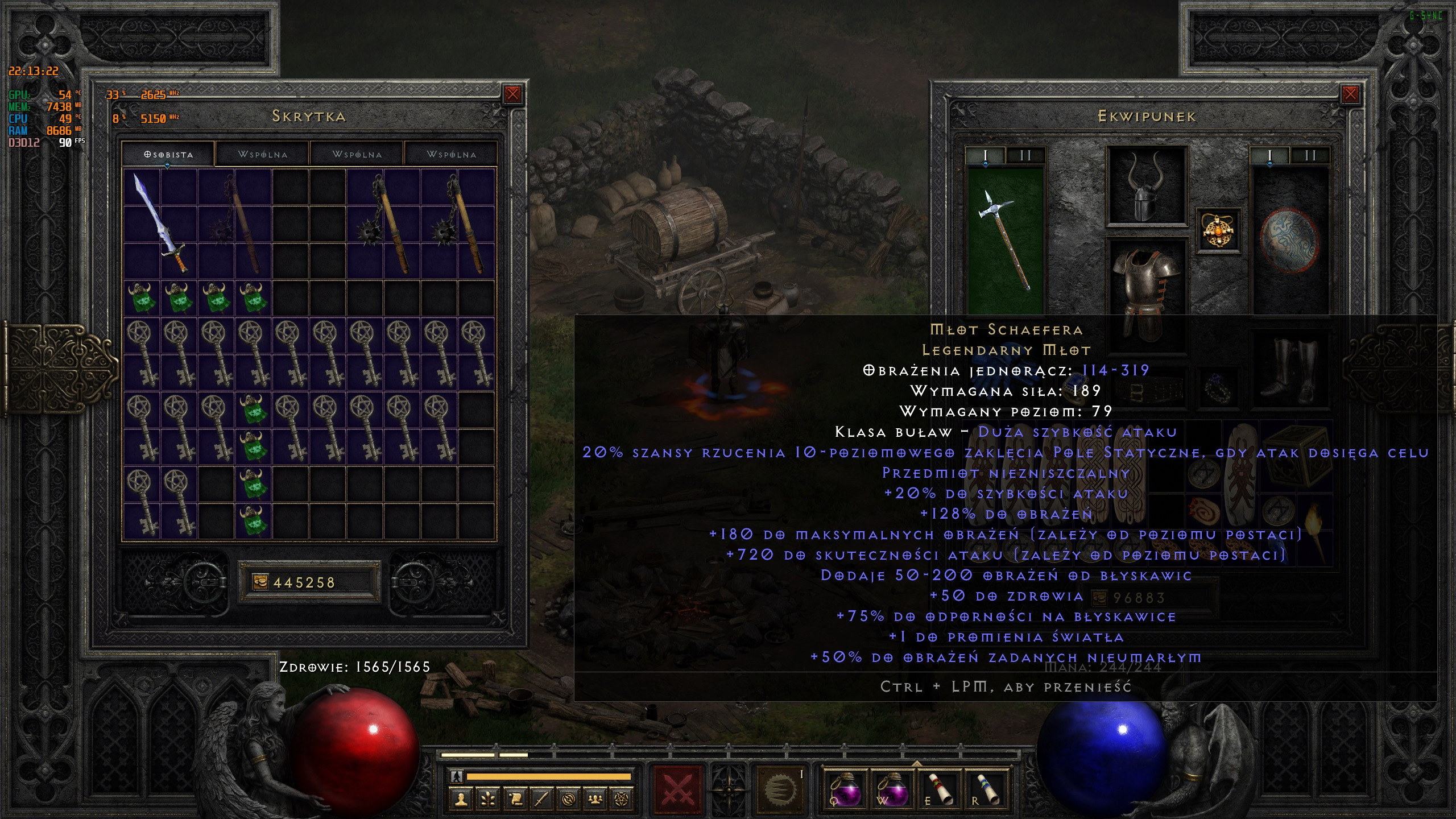Click the equipped Schaefer's Hammer weapon slot

tap(1006, 239)
